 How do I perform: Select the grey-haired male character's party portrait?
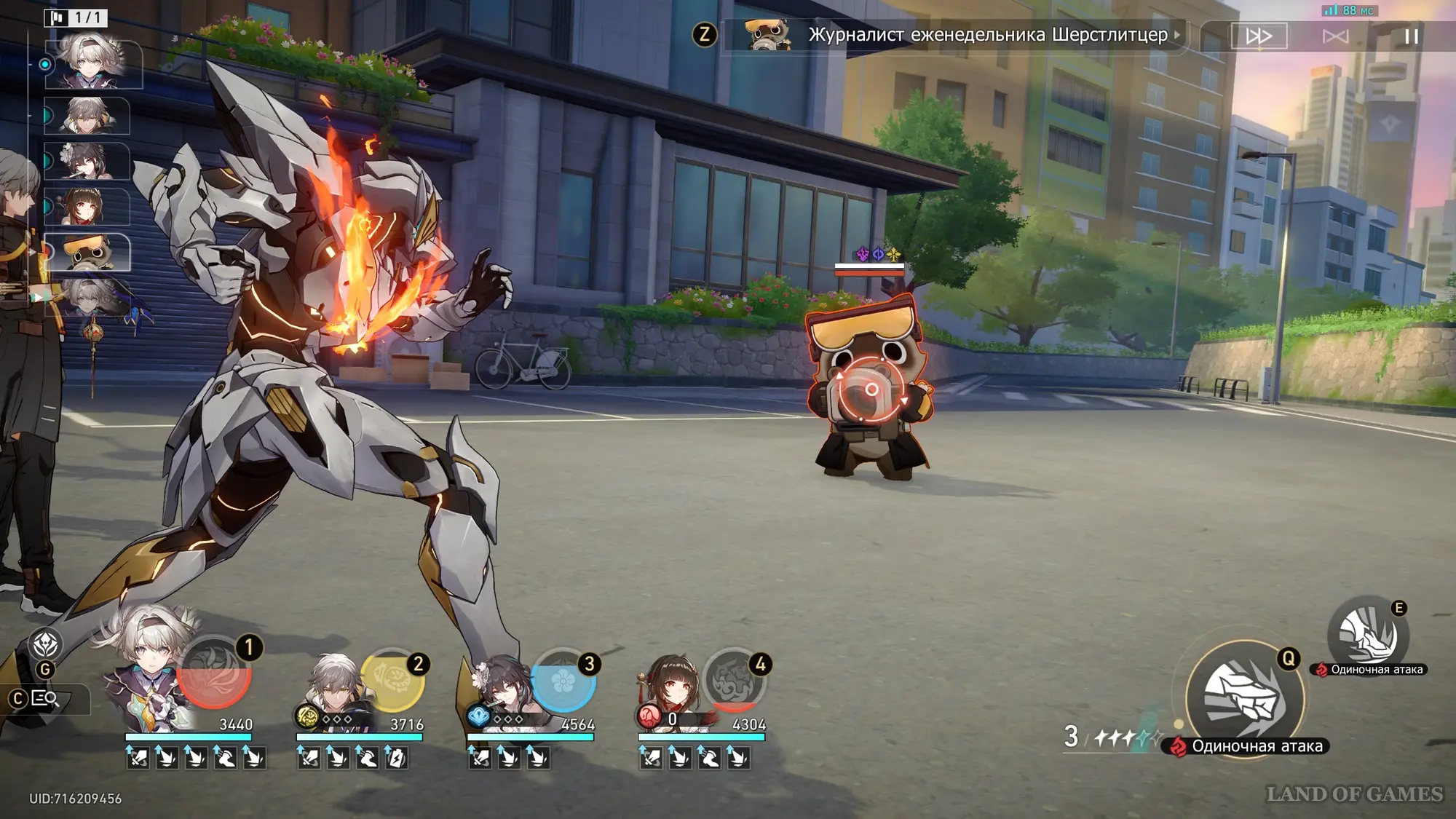pyautogui.click(x=335, y=688)
